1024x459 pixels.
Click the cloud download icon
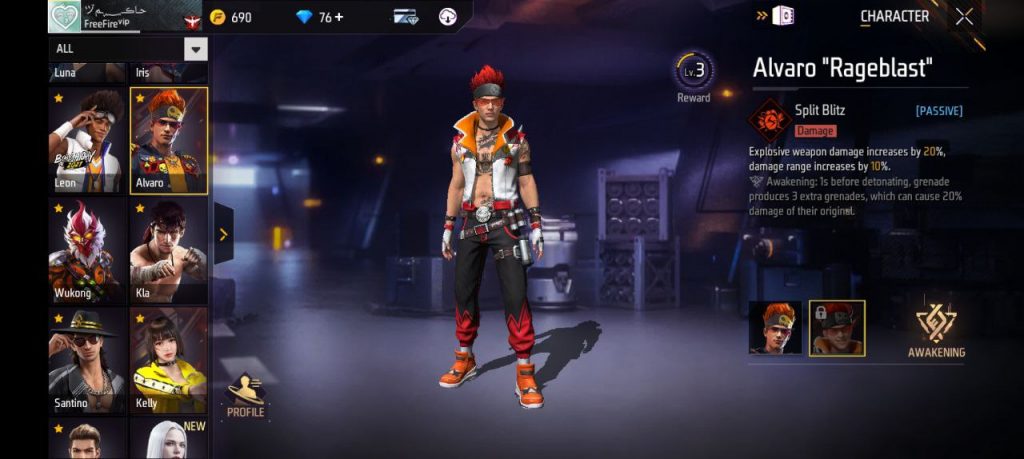point(448,17)
